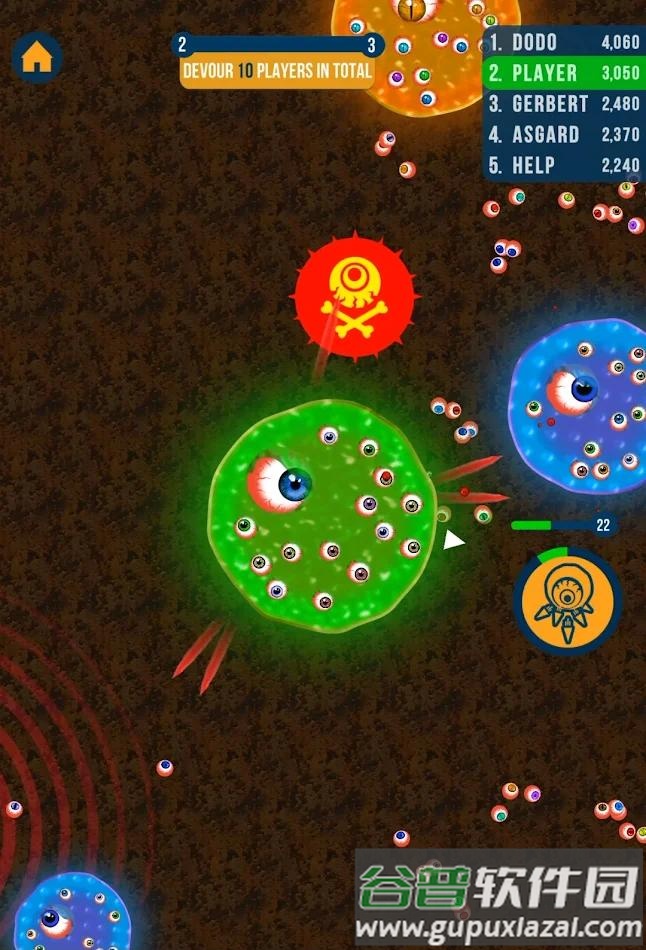The image size is (646, 950).
Task: Click the ASGARD leaderboard entry
Action: point(564,135)
